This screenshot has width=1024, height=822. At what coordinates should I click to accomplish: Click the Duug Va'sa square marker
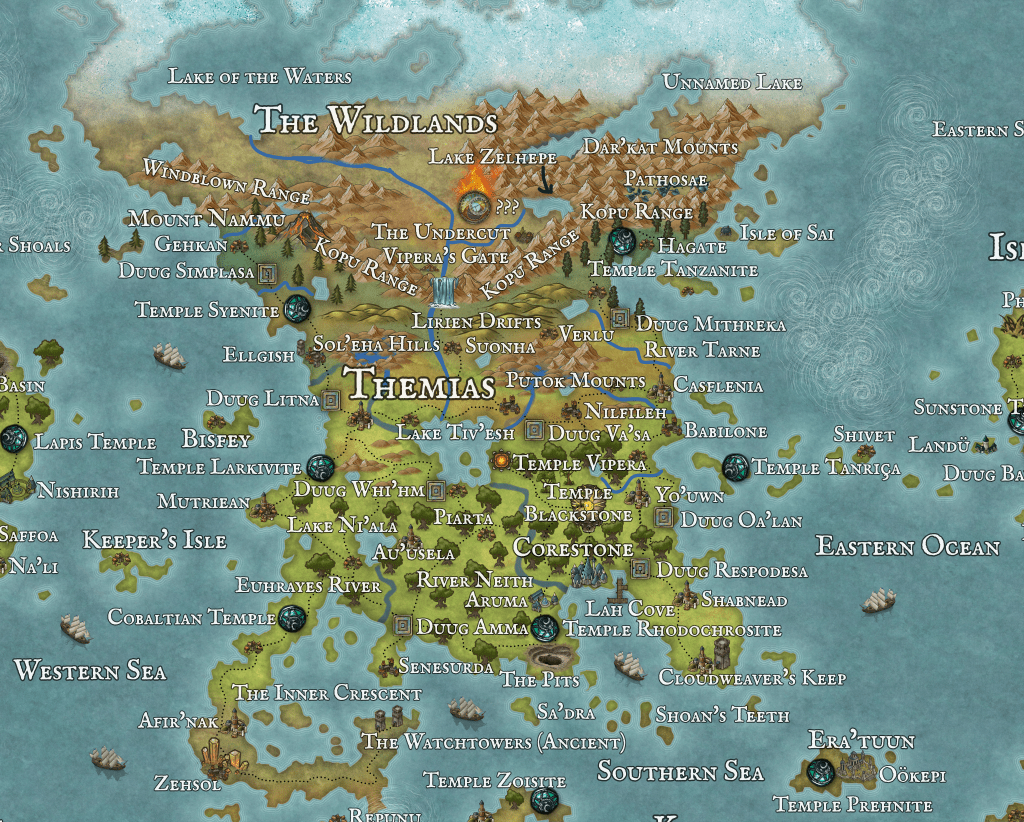click(534, 432)
